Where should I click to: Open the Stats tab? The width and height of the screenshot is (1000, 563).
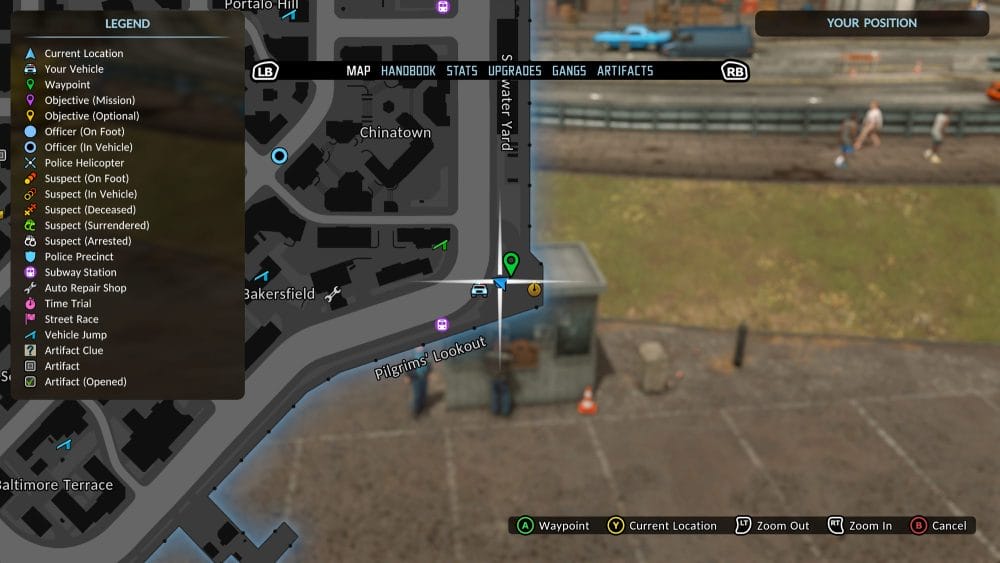462,71
